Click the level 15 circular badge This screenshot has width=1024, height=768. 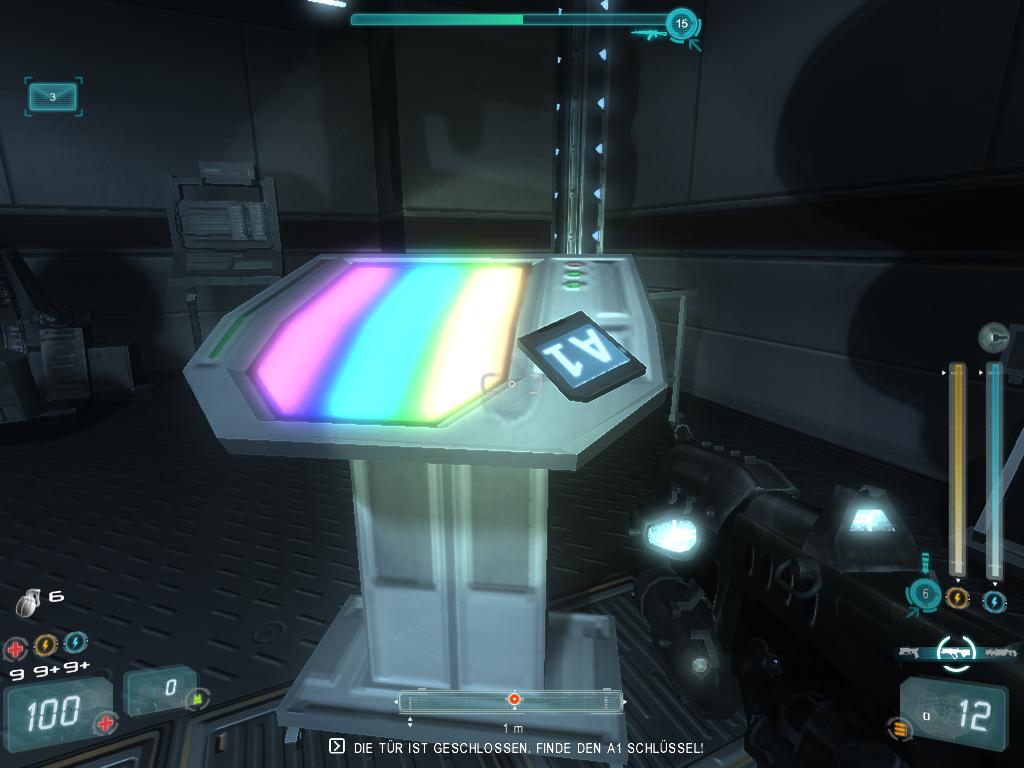tap(682, 23)
